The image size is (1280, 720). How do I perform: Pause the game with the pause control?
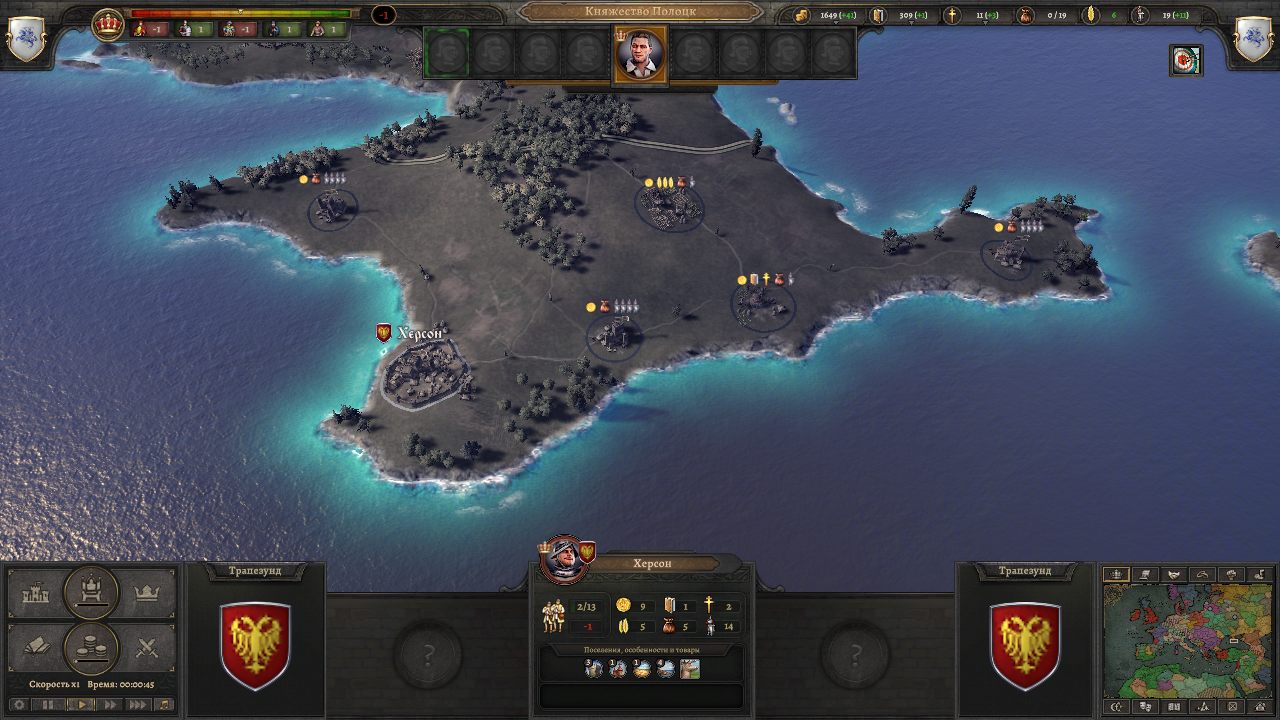(47, 703)
